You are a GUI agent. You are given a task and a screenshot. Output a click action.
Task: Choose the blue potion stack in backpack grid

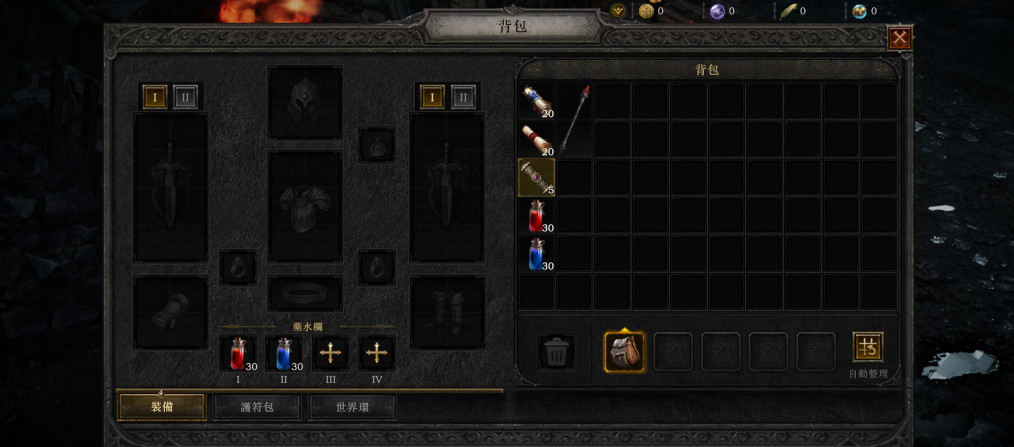point(537,253)
